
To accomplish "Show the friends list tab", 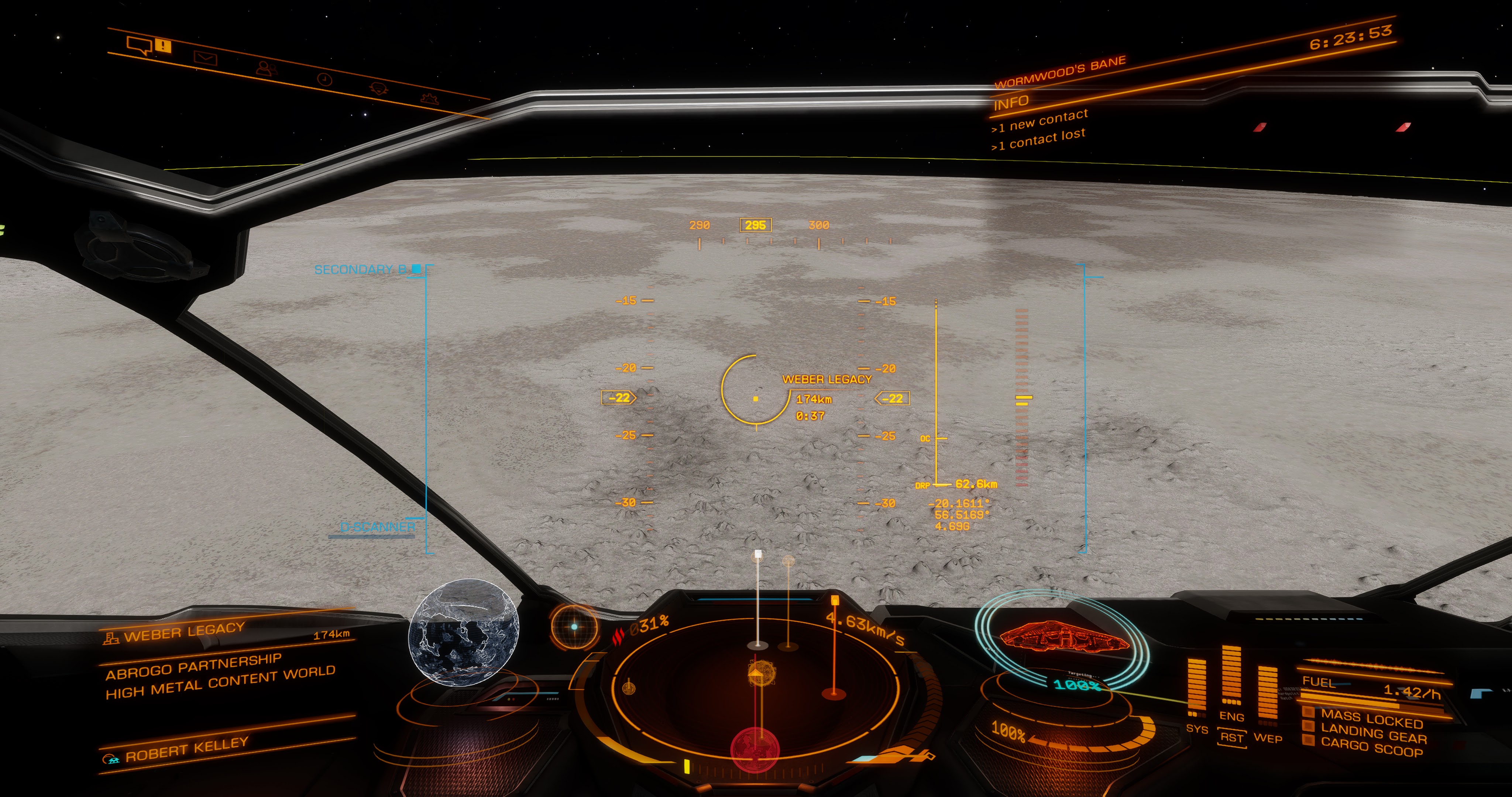I will point(267,69).
